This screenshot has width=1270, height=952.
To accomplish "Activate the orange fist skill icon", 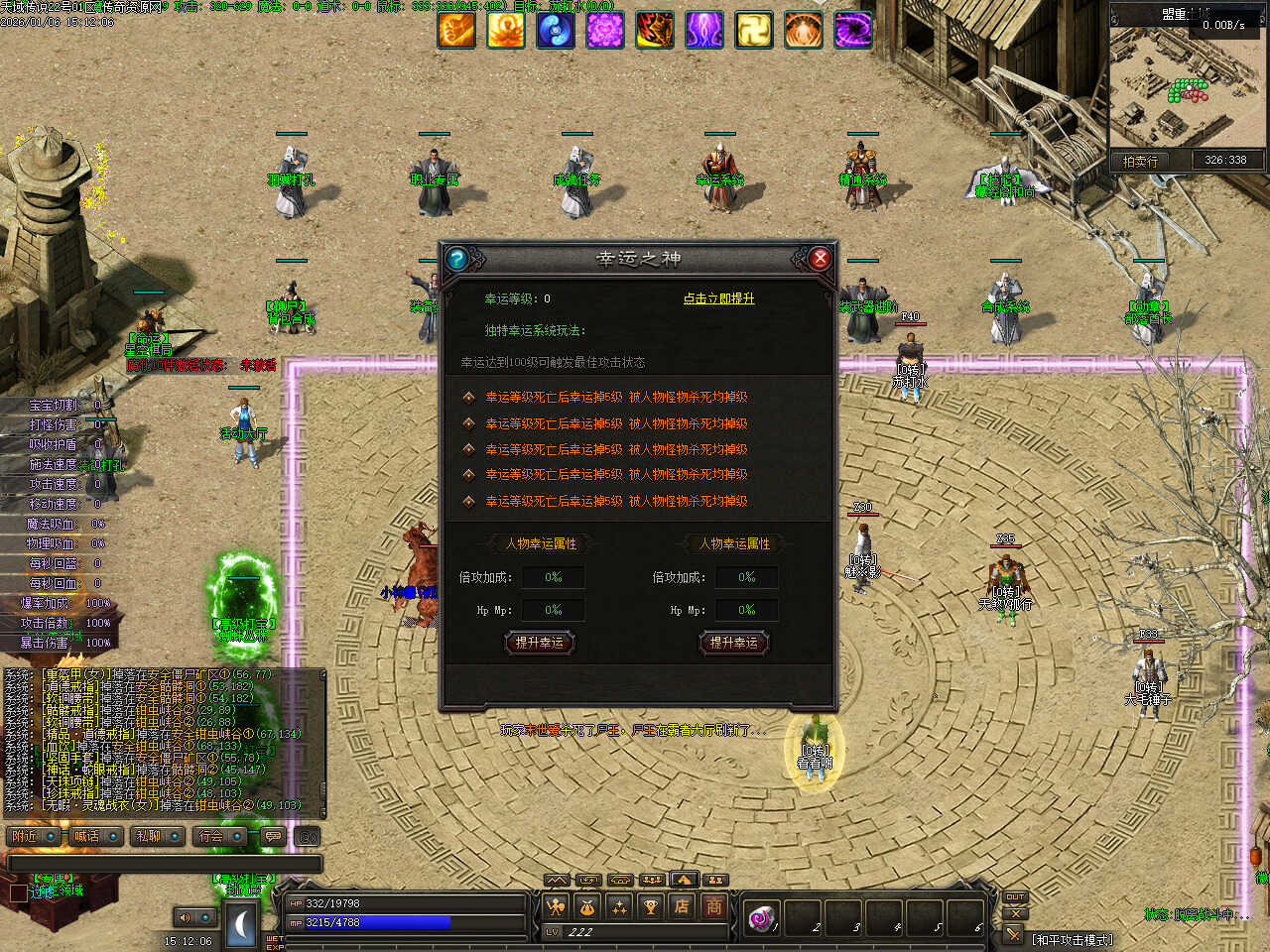I will pos(456,30).
